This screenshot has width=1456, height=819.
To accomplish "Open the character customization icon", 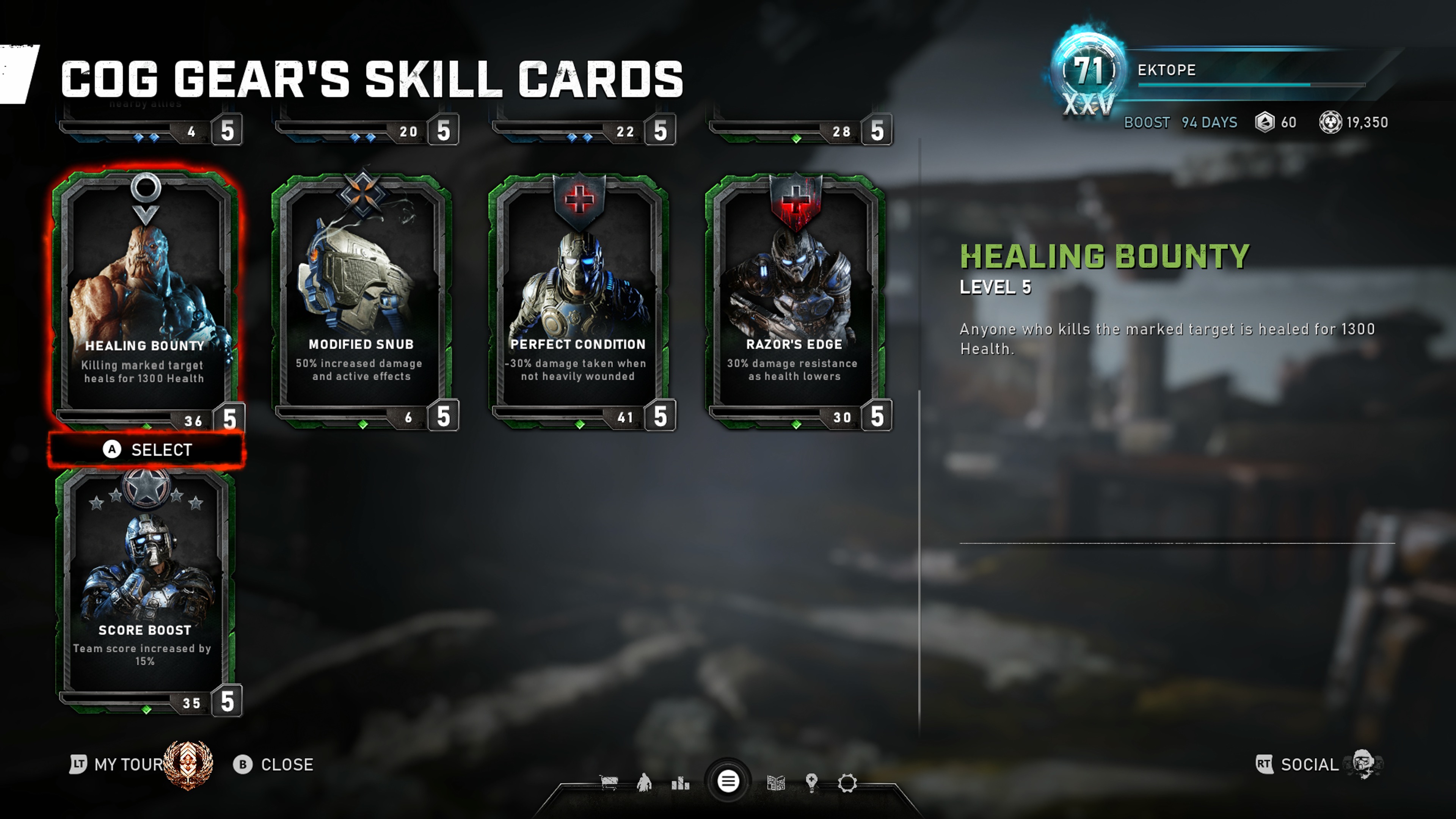I will [x=644, y=783].
